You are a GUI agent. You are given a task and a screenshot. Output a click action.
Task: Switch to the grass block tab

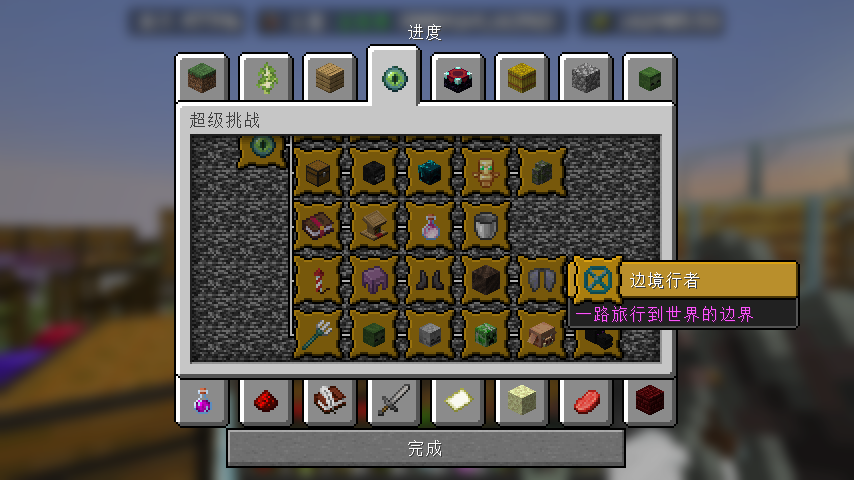click(202, 78)
